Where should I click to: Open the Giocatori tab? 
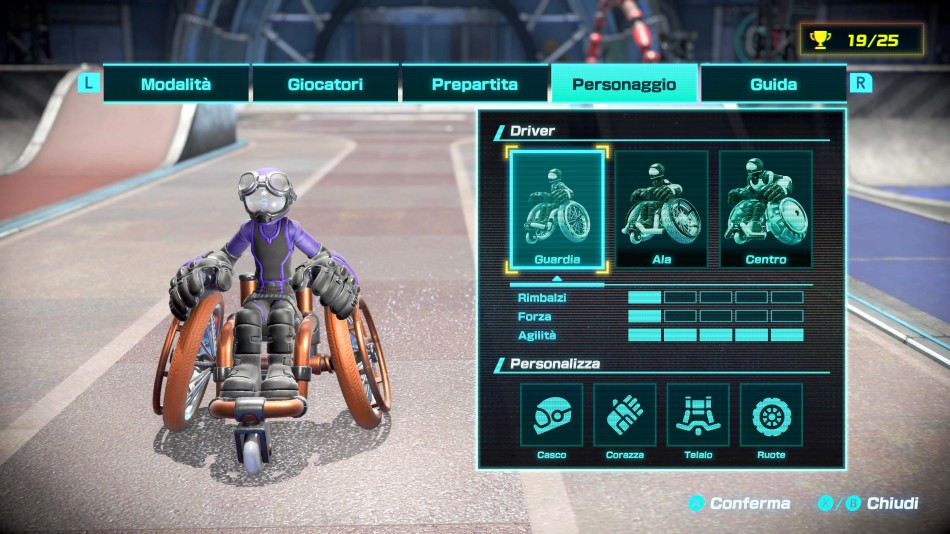pyautogui.click(x=325, y=84)
